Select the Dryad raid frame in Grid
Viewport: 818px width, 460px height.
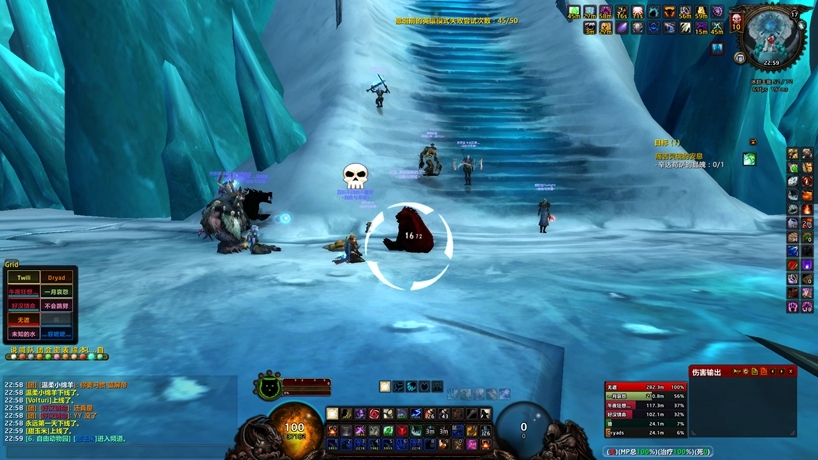click(56, 277)
